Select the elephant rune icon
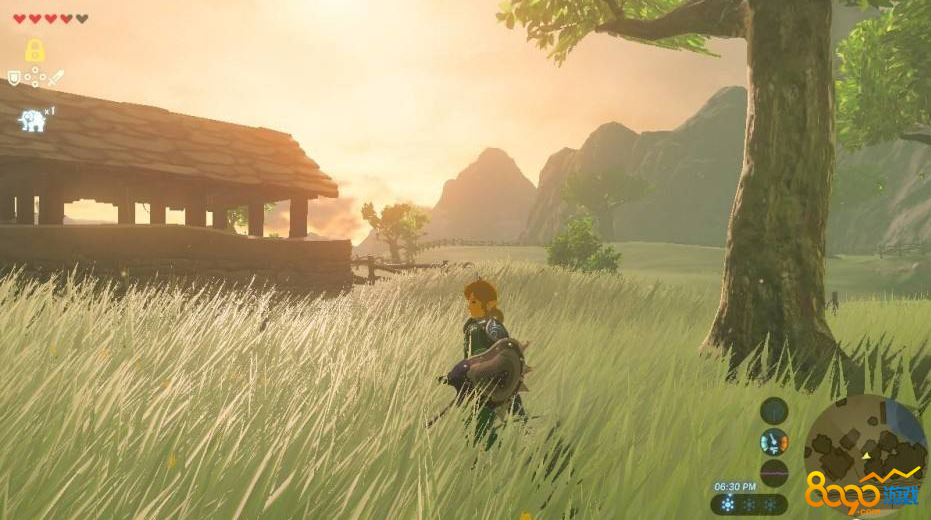931x520 pixels. pyautogui.click(x=32, y=121)
